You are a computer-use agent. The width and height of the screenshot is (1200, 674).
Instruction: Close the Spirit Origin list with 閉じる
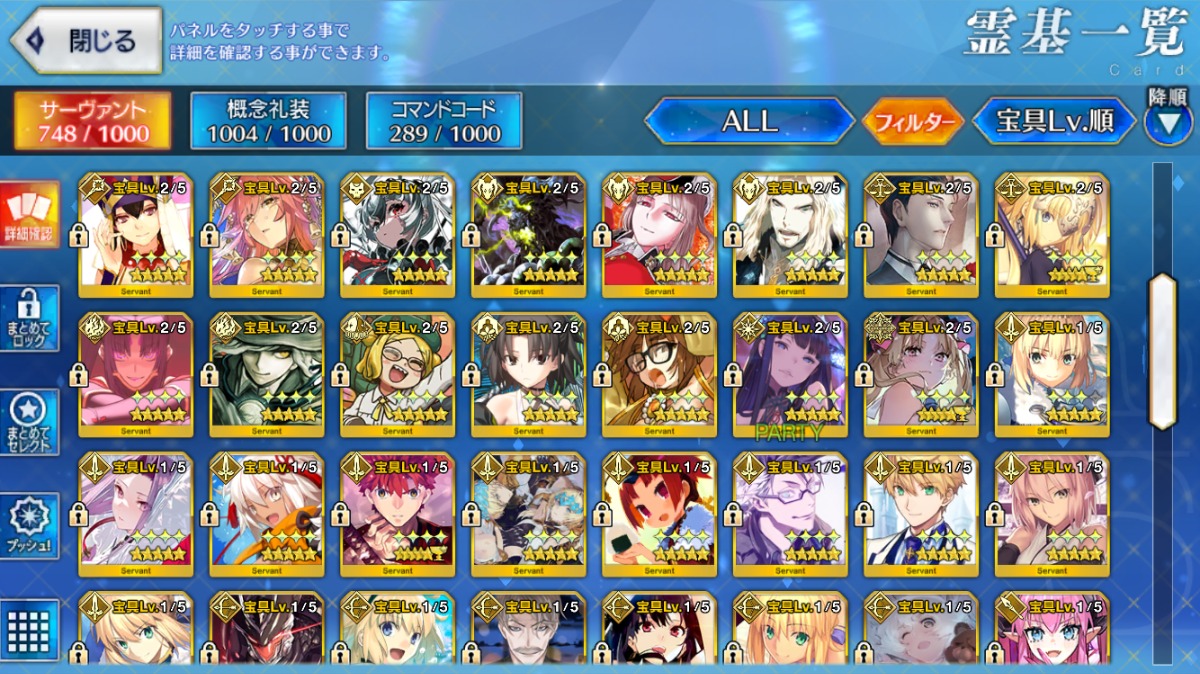(88, 41)
